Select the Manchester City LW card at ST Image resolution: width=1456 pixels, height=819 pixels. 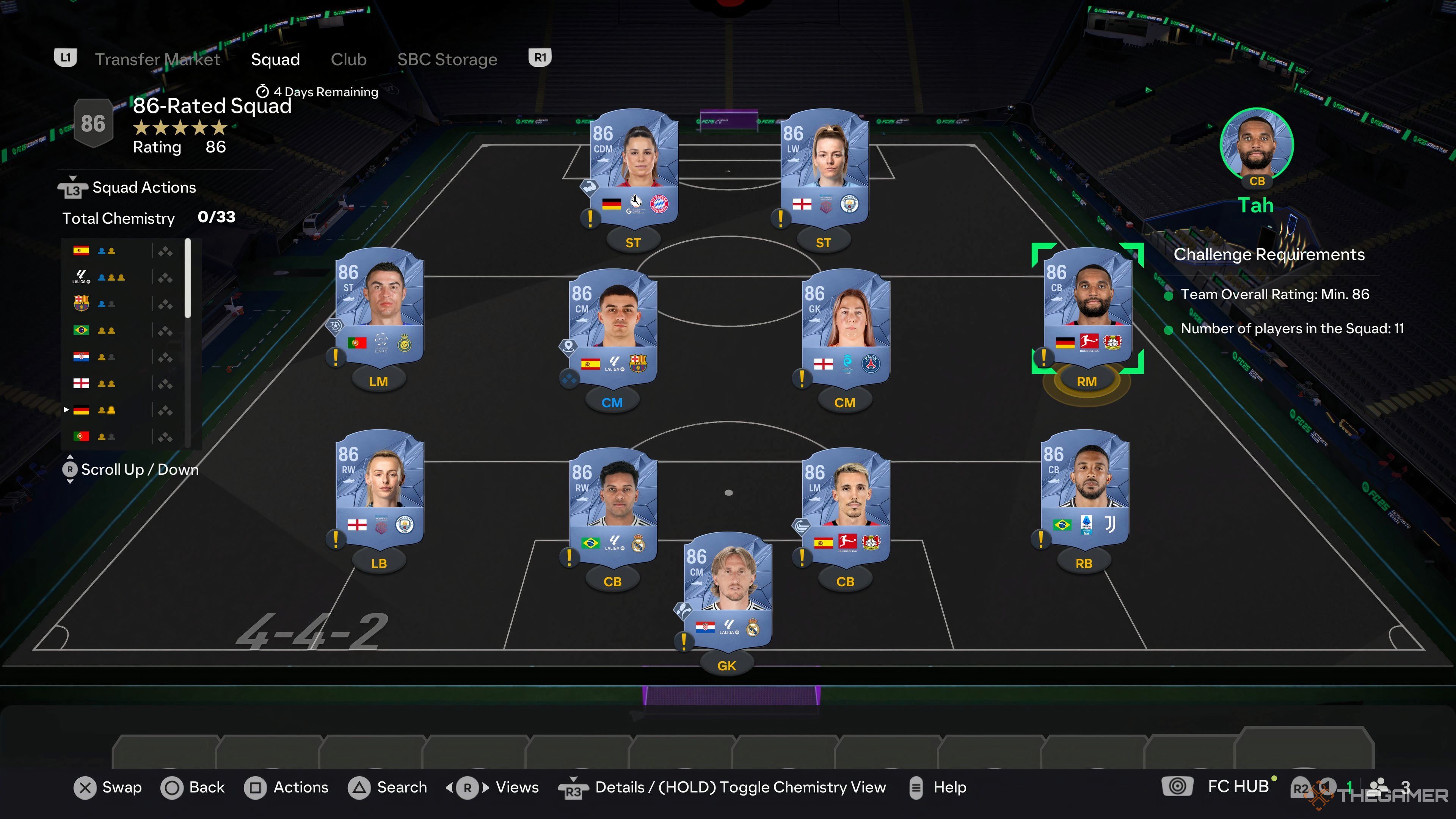point(824,169)
